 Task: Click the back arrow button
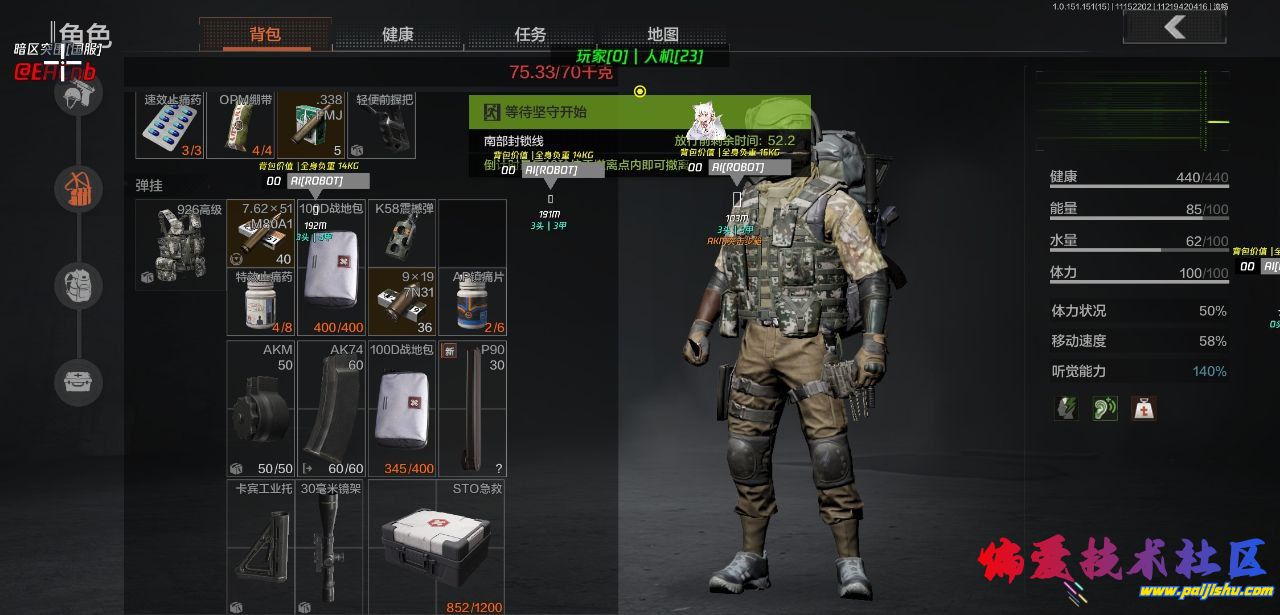[1175, 28]
